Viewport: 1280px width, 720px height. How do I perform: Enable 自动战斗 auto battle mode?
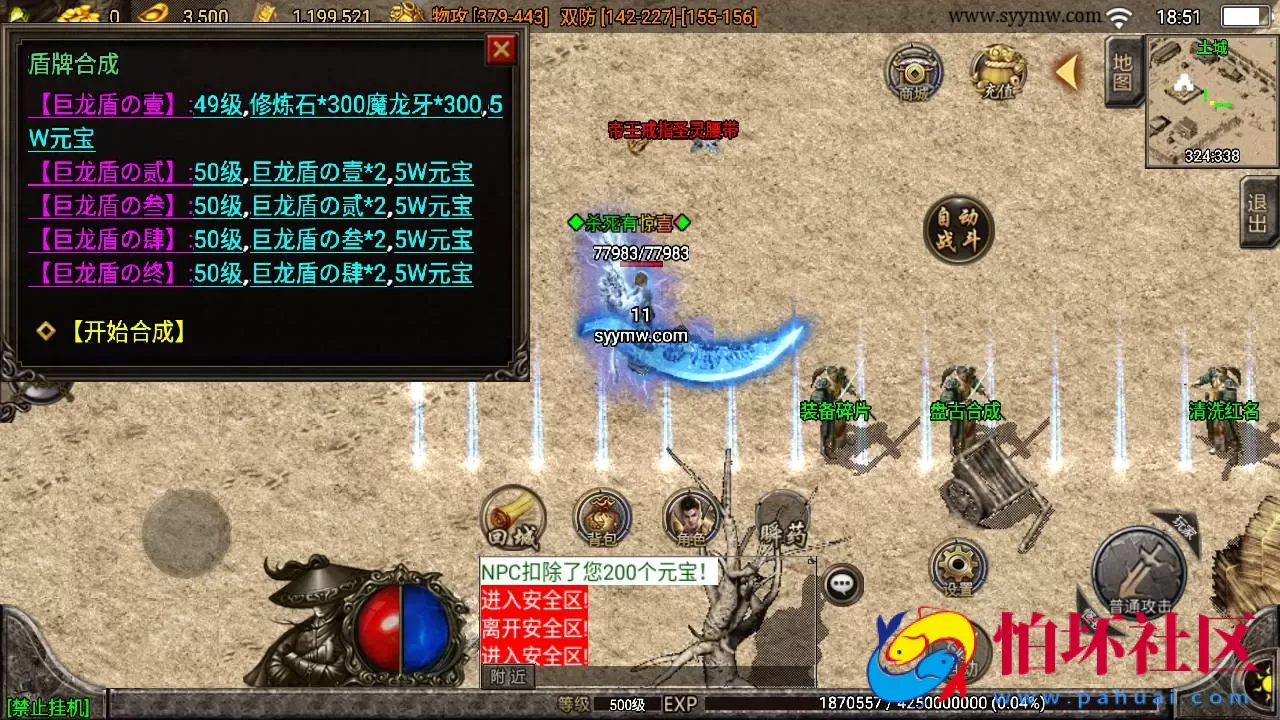(x=958, y=230)
